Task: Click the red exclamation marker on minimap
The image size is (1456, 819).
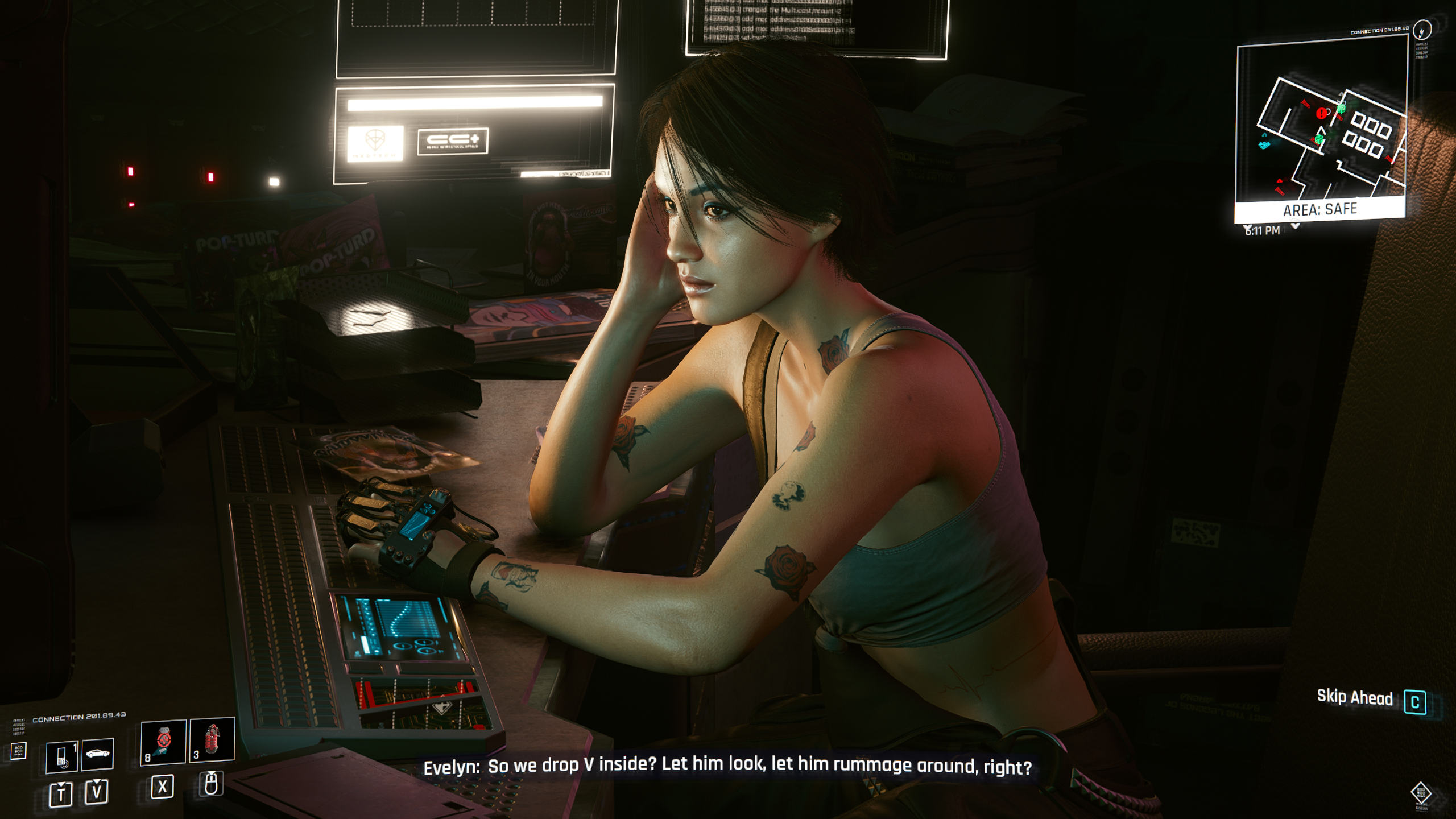Action: 1321,114
